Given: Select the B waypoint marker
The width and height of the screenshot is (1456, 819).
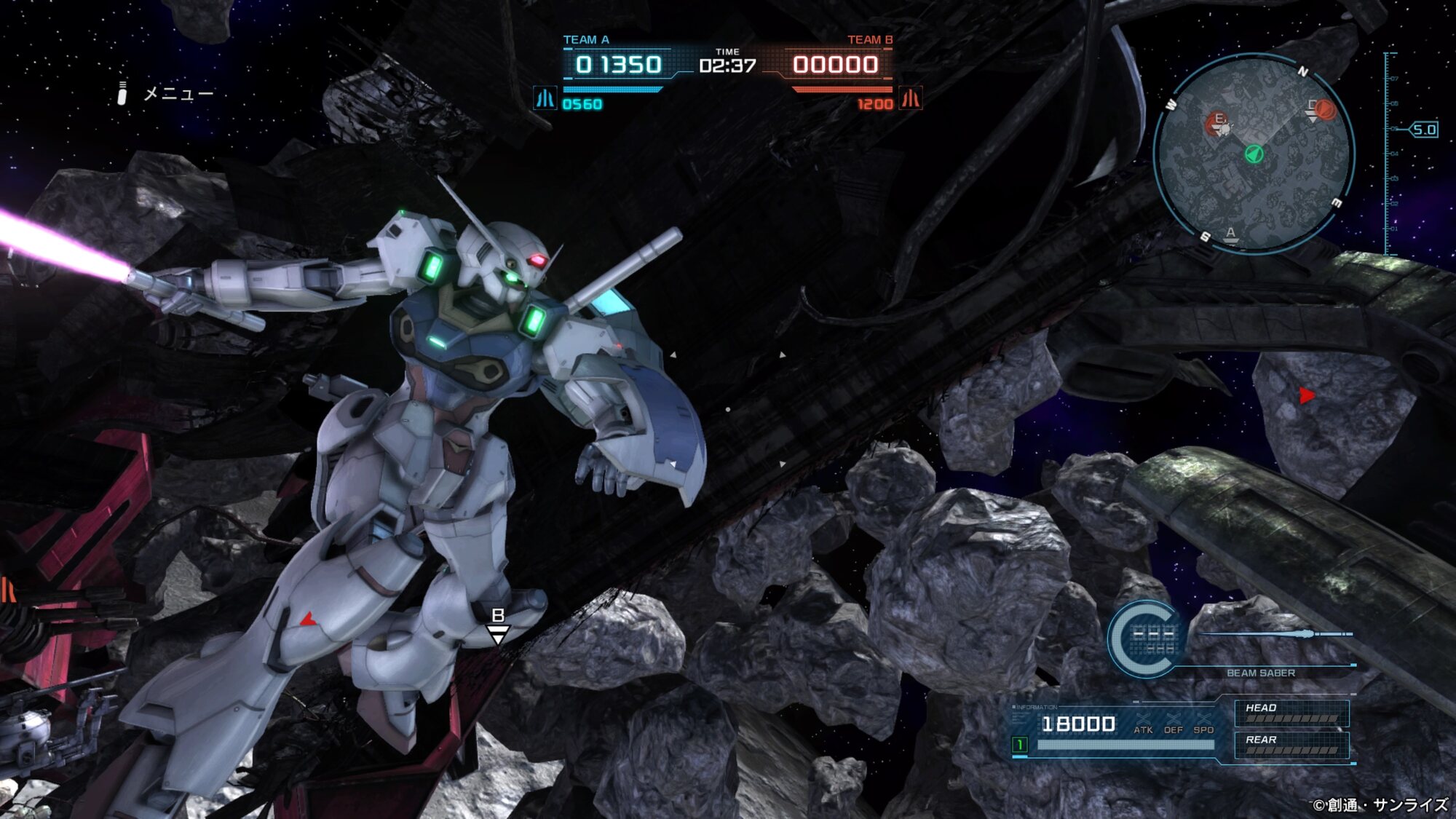Looking at the screenshot, I should [498, 625].
